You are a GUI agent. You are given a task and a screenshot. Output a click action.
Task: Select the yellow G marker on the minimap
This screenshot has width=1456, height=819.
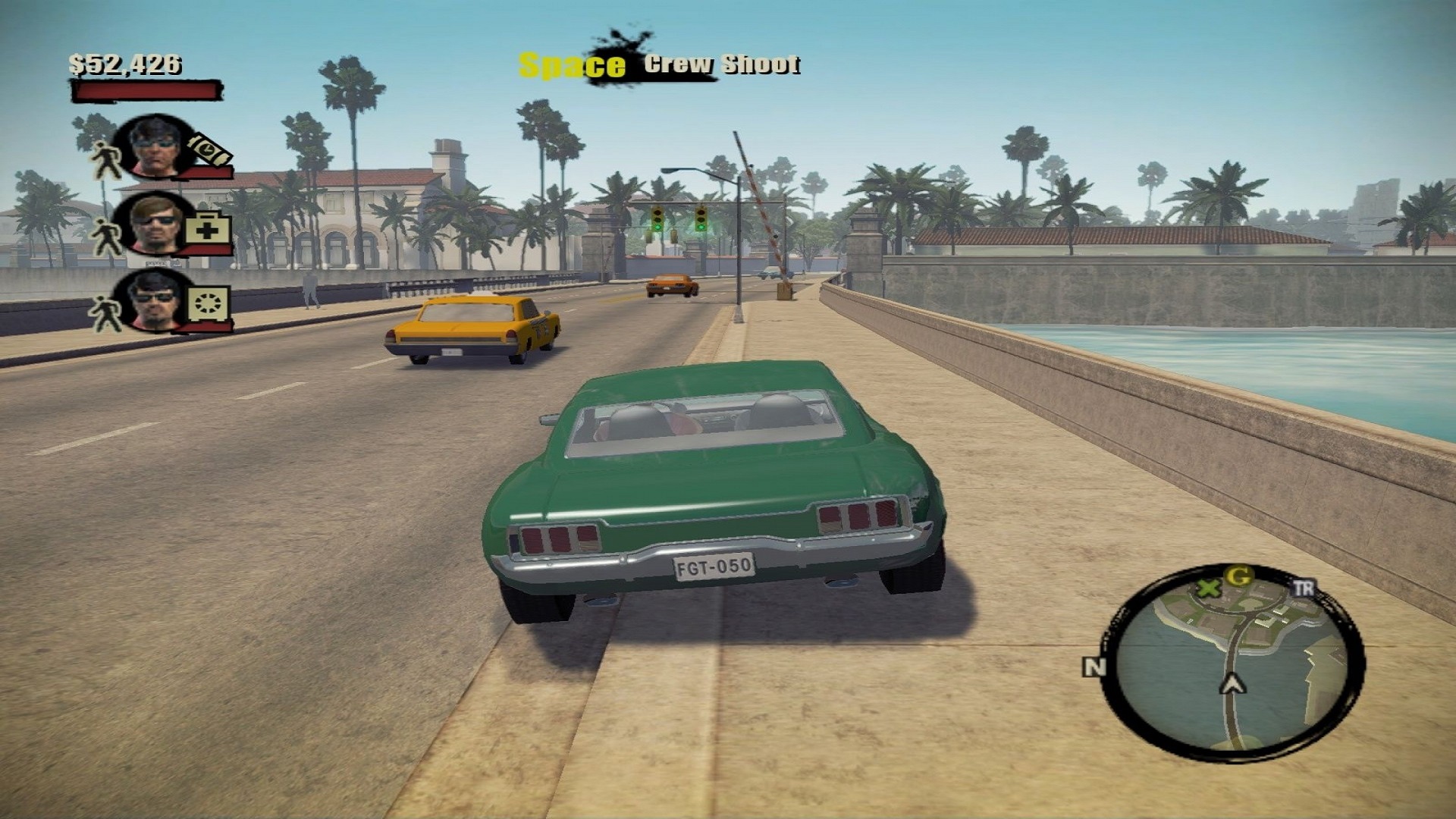tap(1238, 577)
